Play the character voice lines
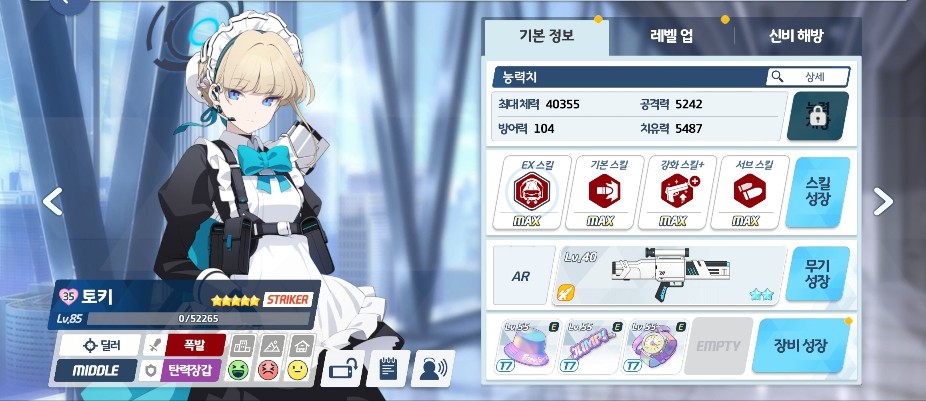926x401 pixels. [433, 370]
